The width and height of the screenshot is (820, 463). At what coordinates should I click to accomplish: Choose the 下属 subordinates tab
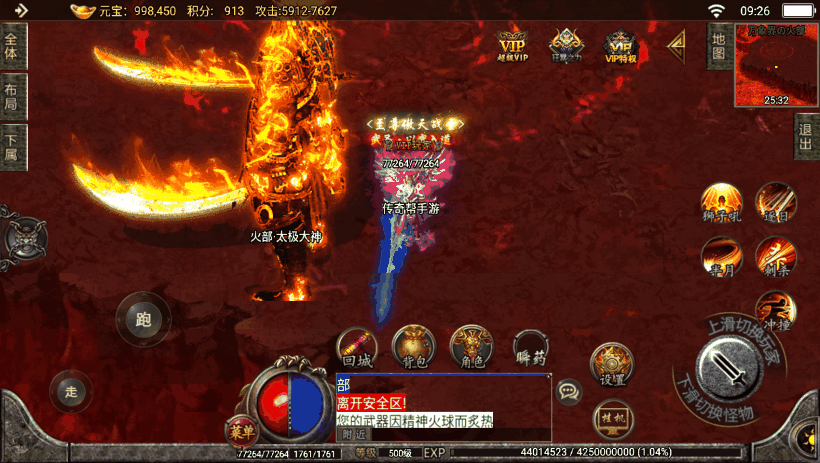(12, 148)
